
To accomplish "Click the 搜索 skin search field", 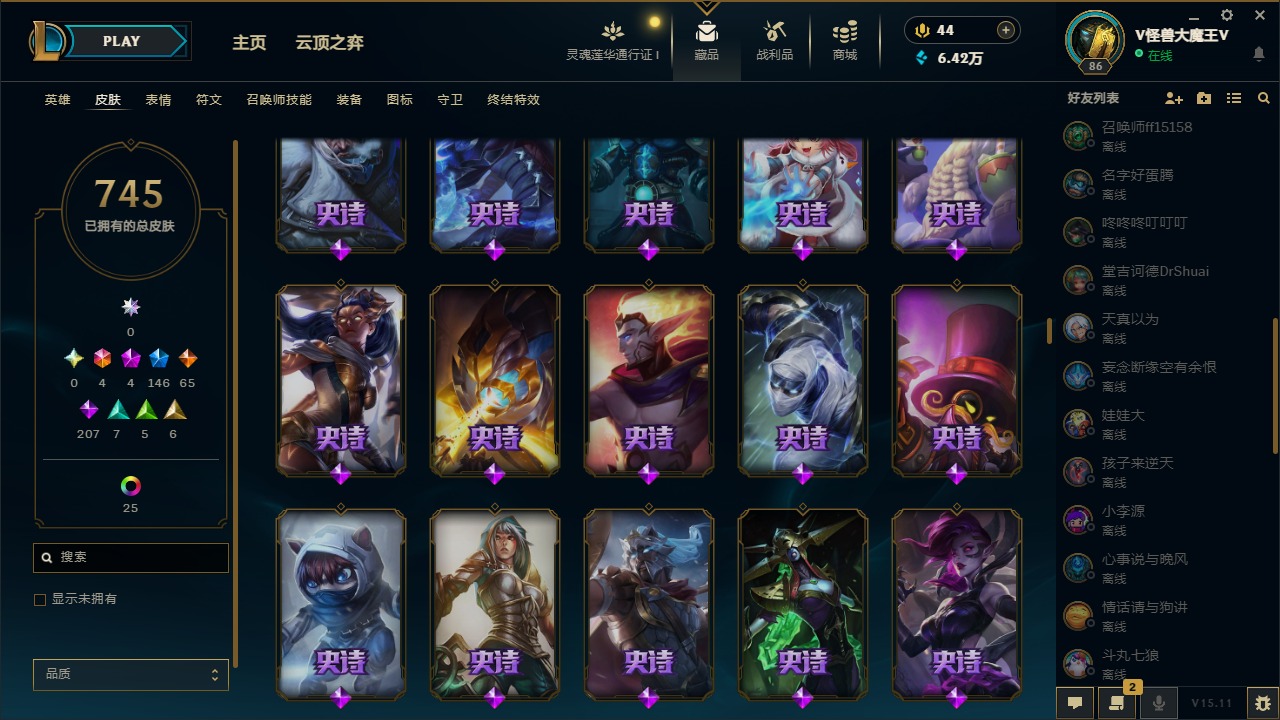I will 130,557.
